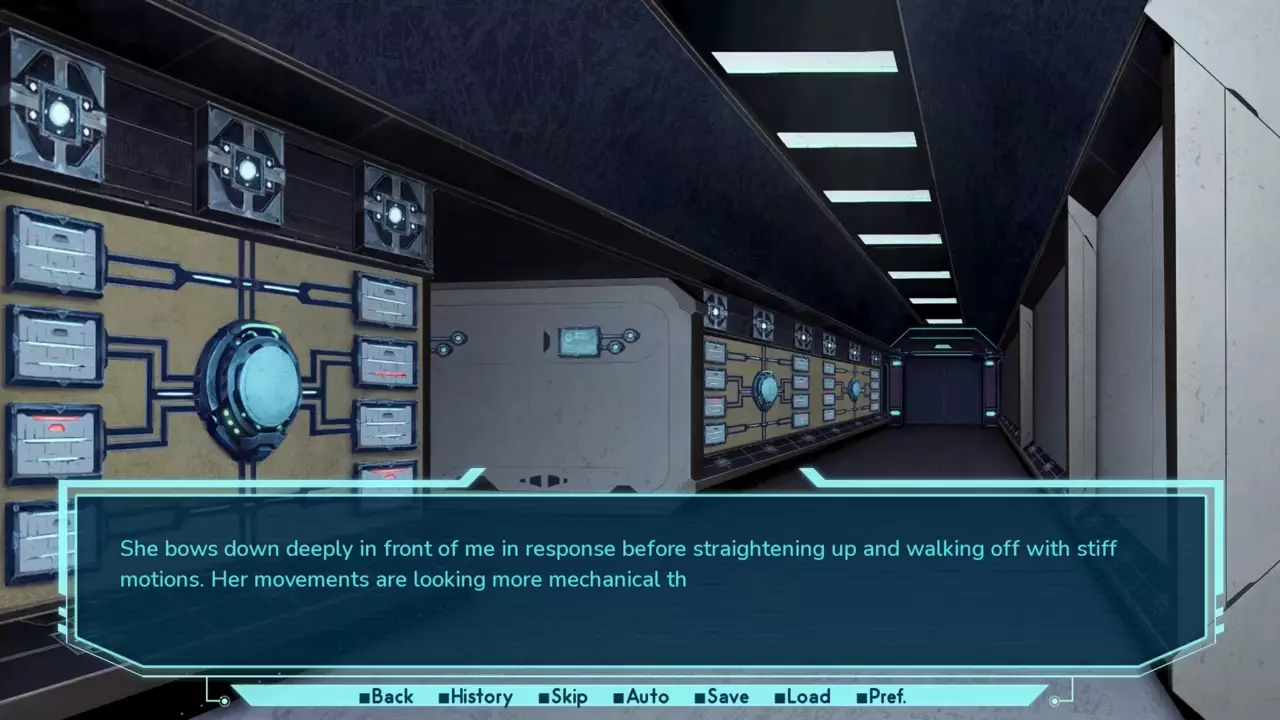The height and width of the screenshot is (720, 1280).
Task: Open the Save game menu
Action: point(721,697)
